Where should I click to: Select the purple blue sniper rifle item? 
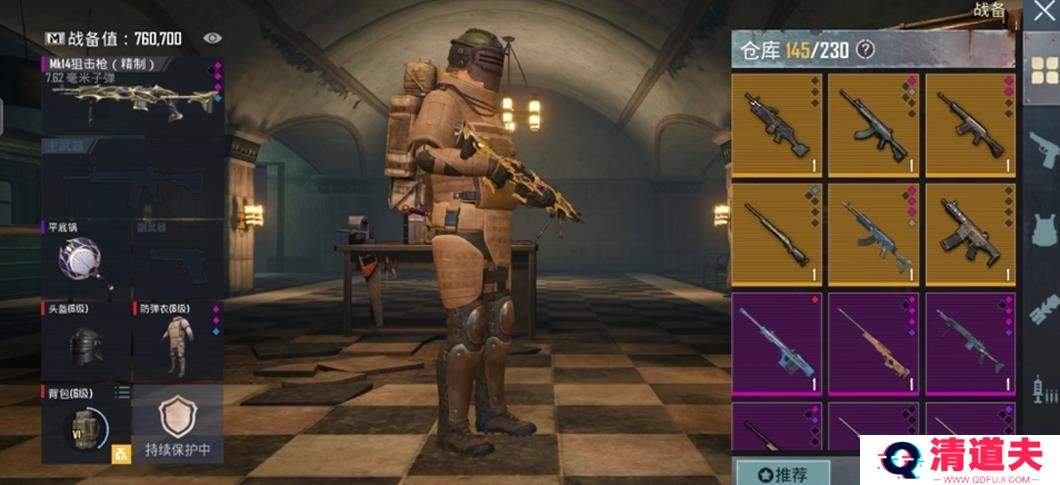[776, 343]
